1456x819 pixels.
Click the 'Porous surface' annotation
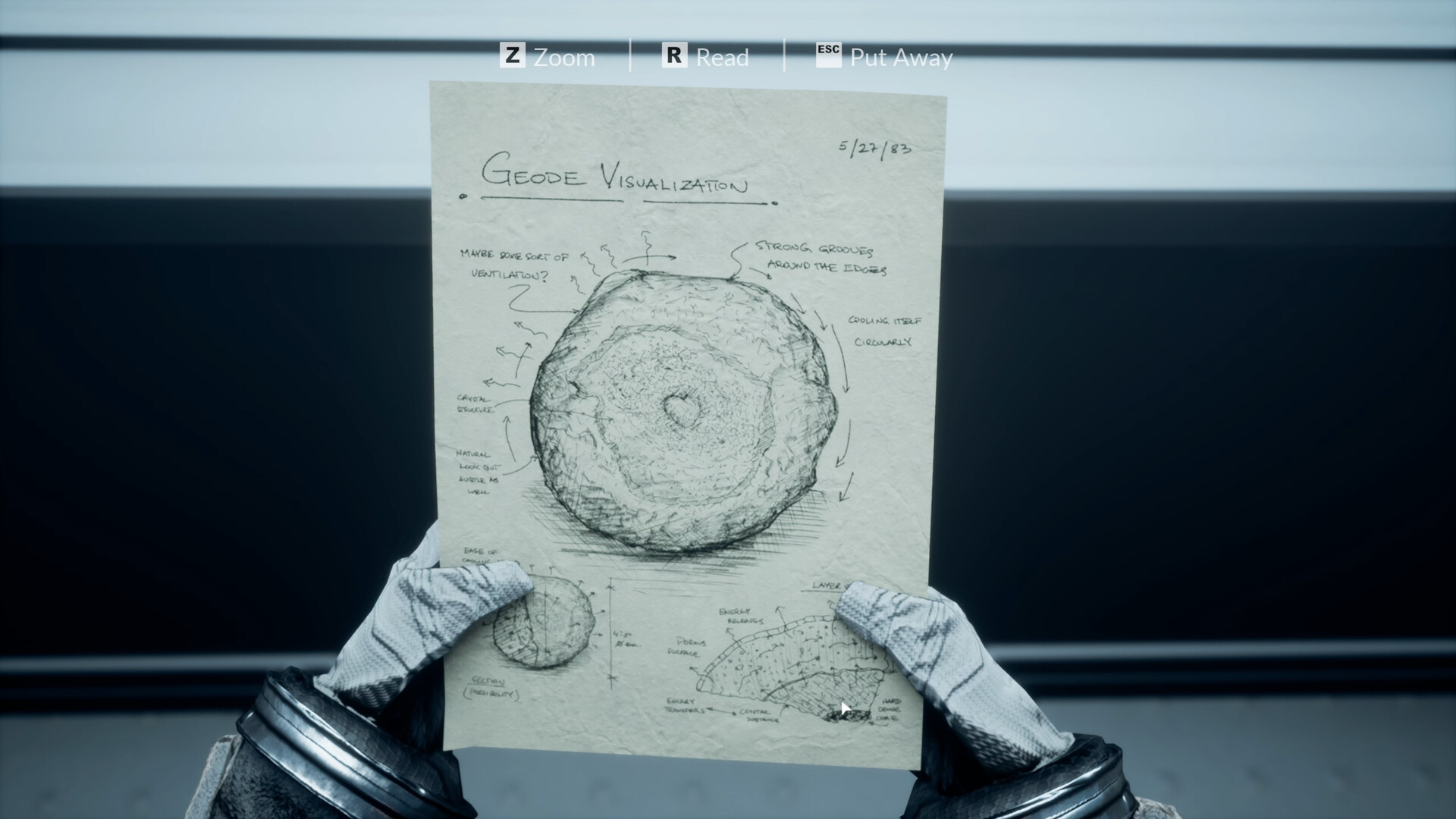click(x=689, y=648)
